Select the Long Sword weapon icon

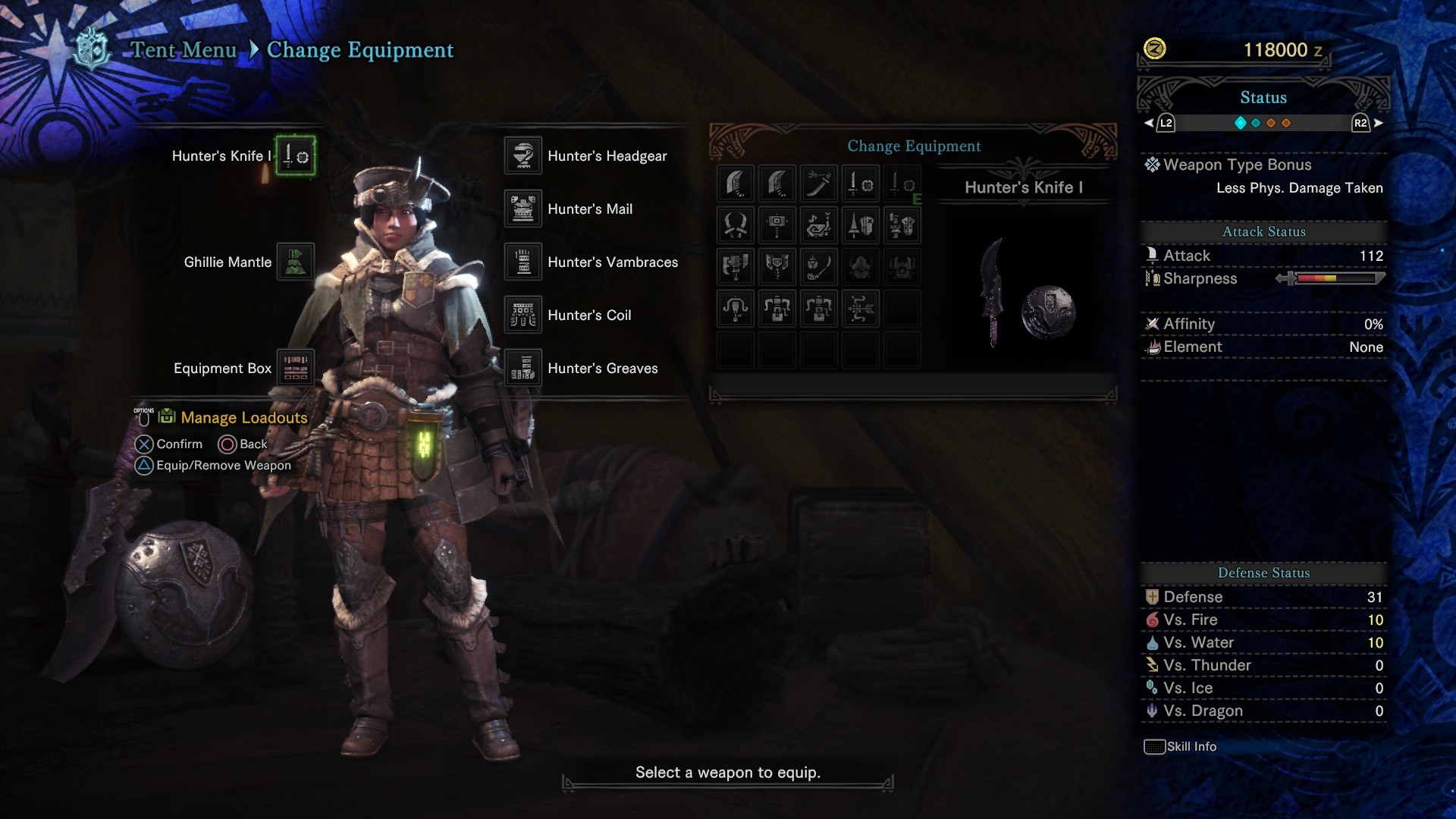point(818,183)
